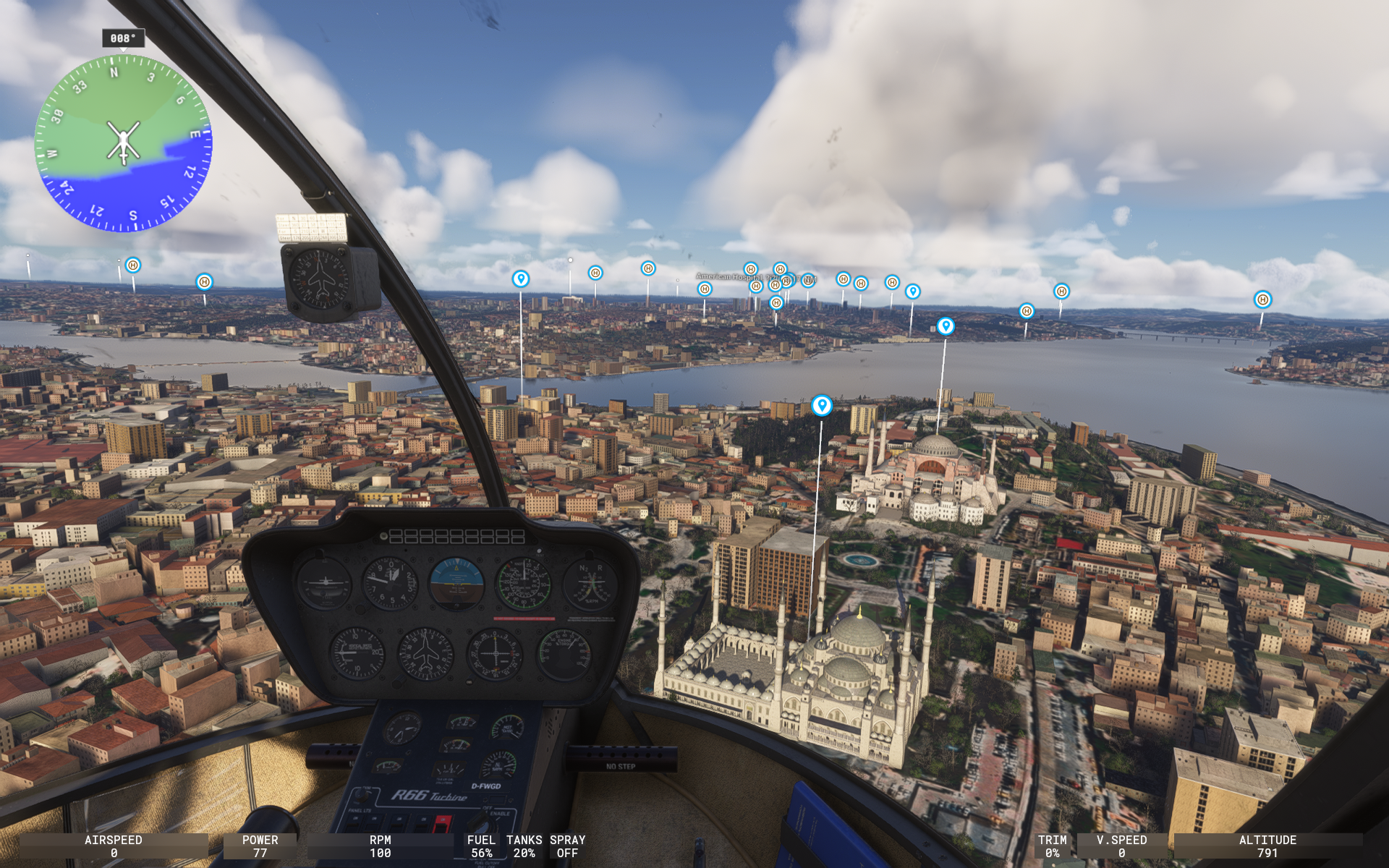Open the circular compass minimap
The width and height of the screenshot is (1389, 868).
pyautogui.click(x=124, y=143)
